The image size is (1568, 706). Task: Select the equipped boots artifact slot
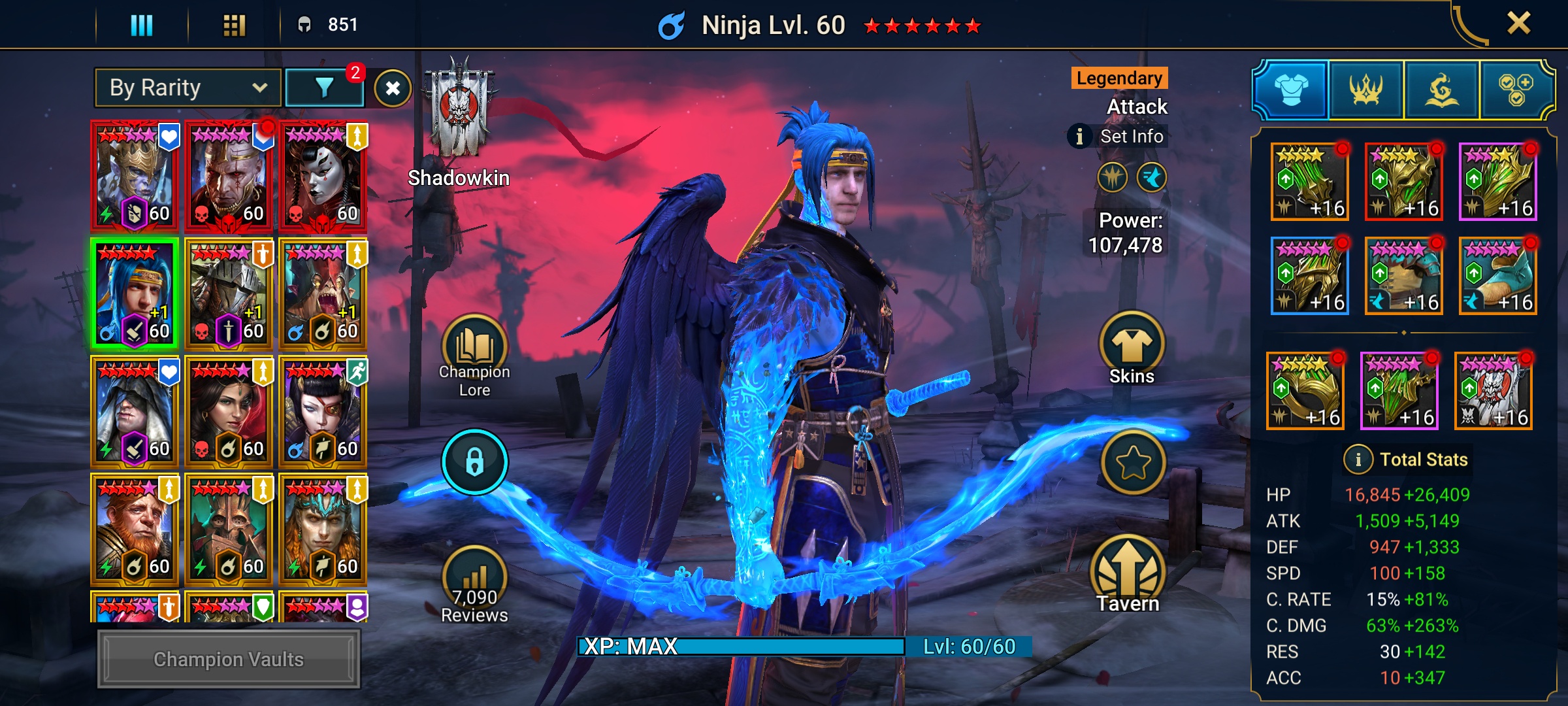[1497, 276]
